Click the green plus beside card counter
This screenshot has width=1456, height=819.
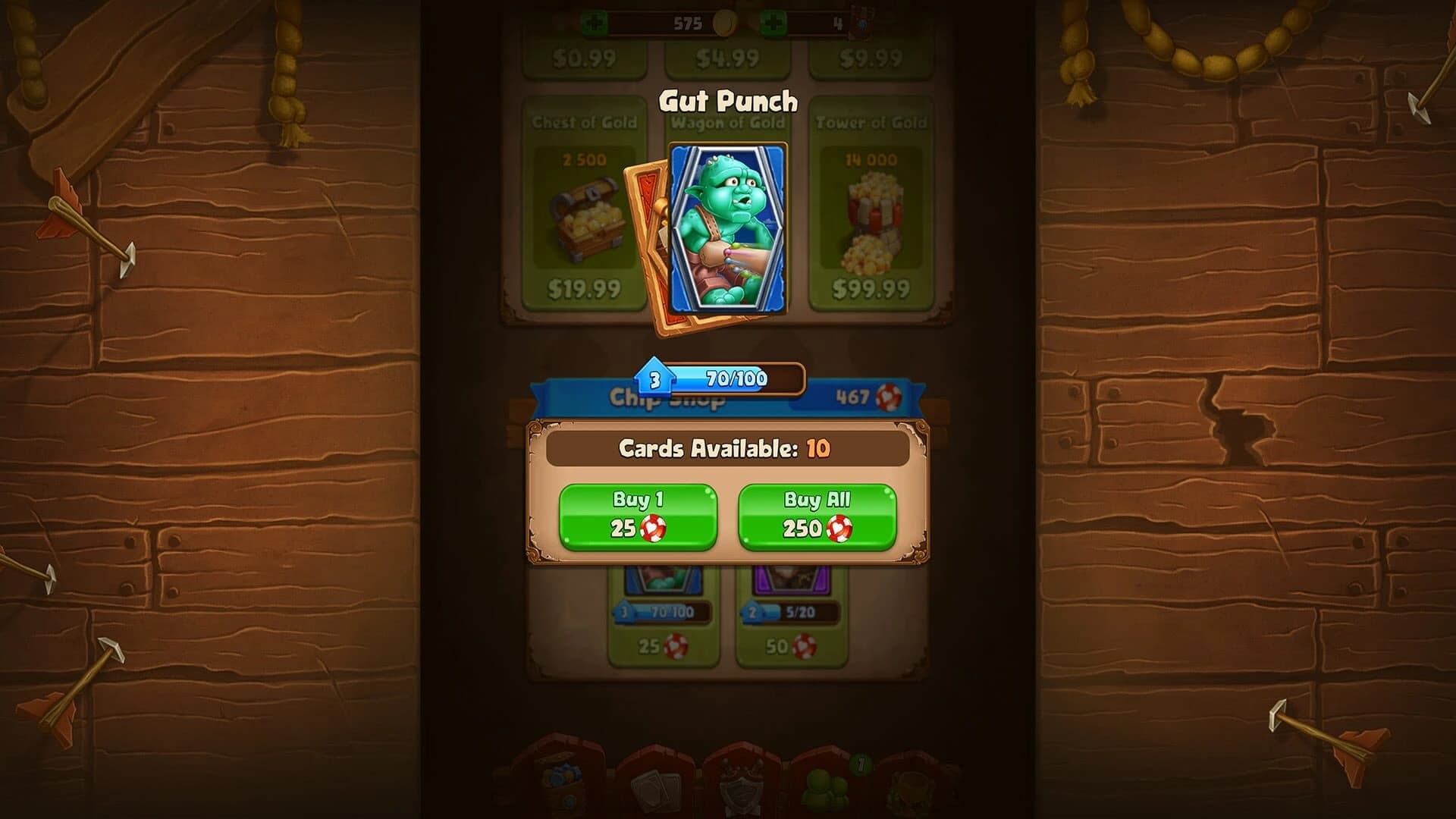(775, 23)
